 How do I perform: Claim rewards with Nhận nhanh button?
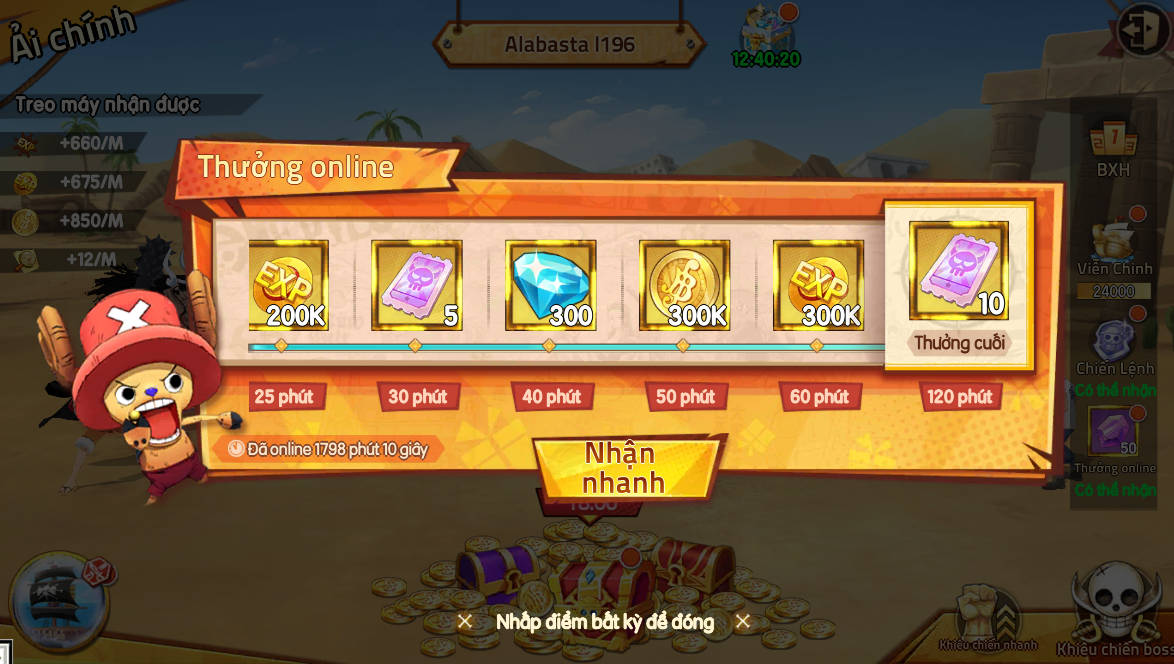point(625,468)
